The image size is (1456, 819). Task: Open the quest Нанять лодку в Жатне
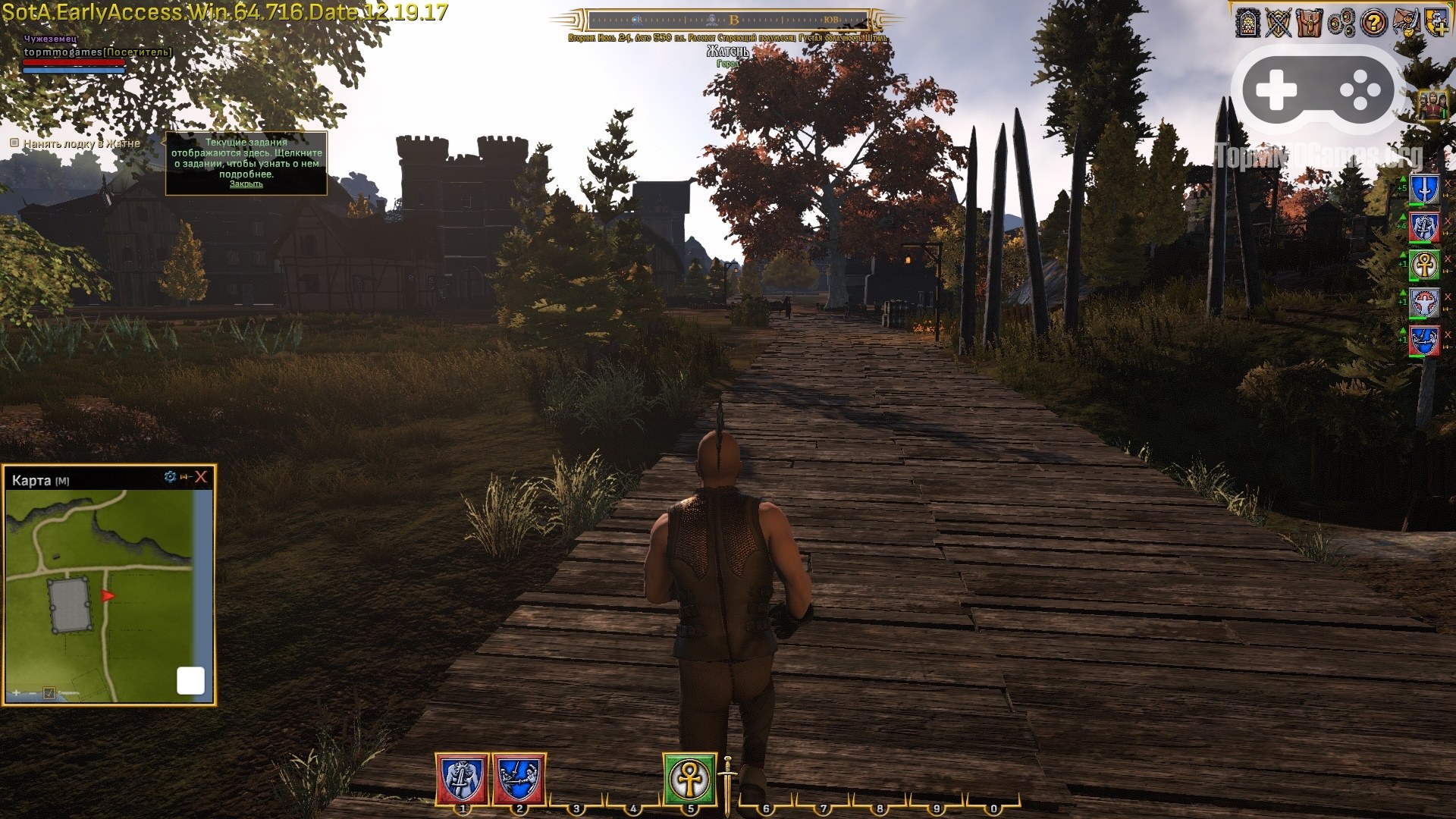pyautogui.click(x=81, y=143)
